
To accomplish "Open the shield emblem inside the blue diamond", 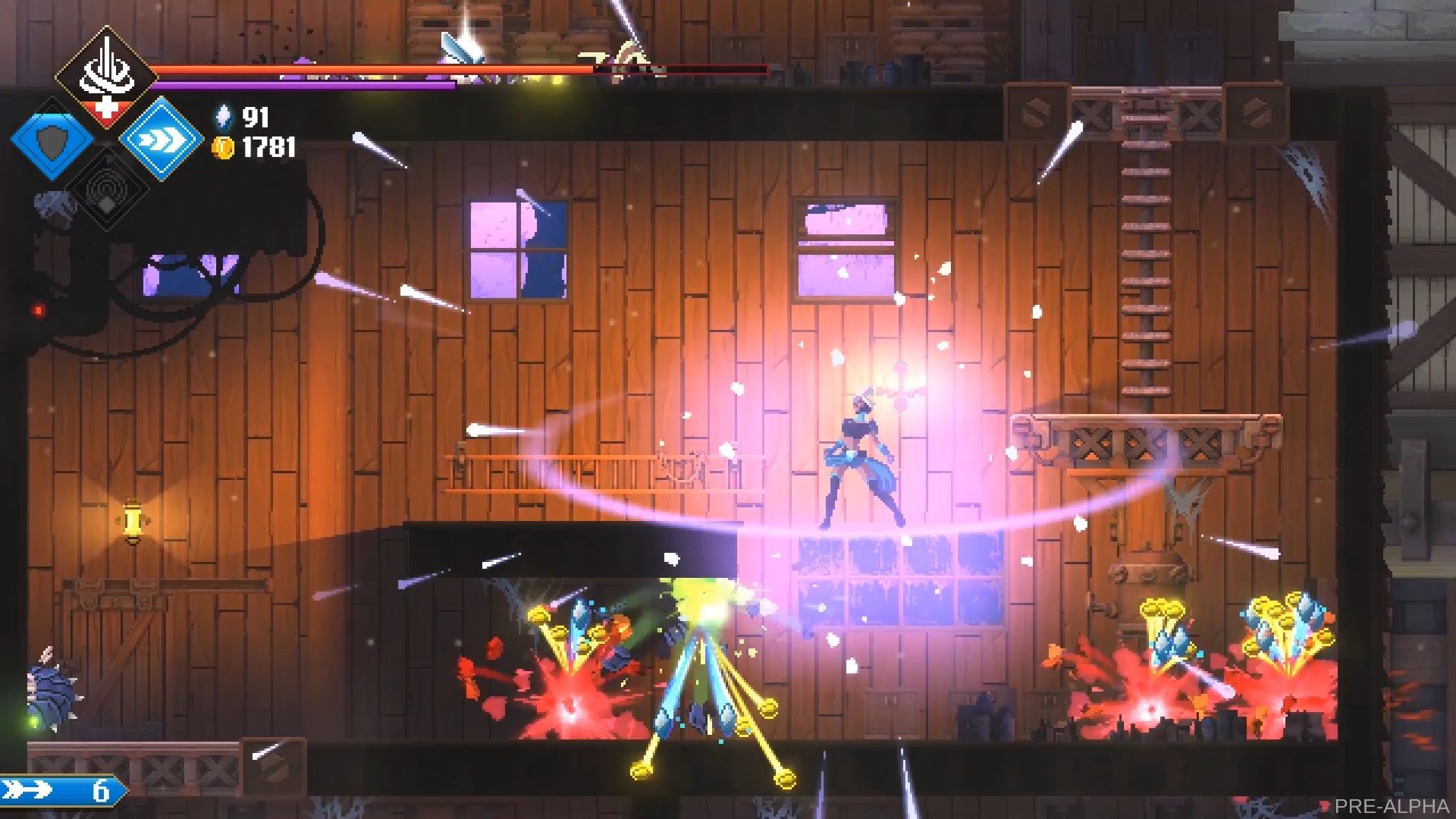I will coord(52,143).
